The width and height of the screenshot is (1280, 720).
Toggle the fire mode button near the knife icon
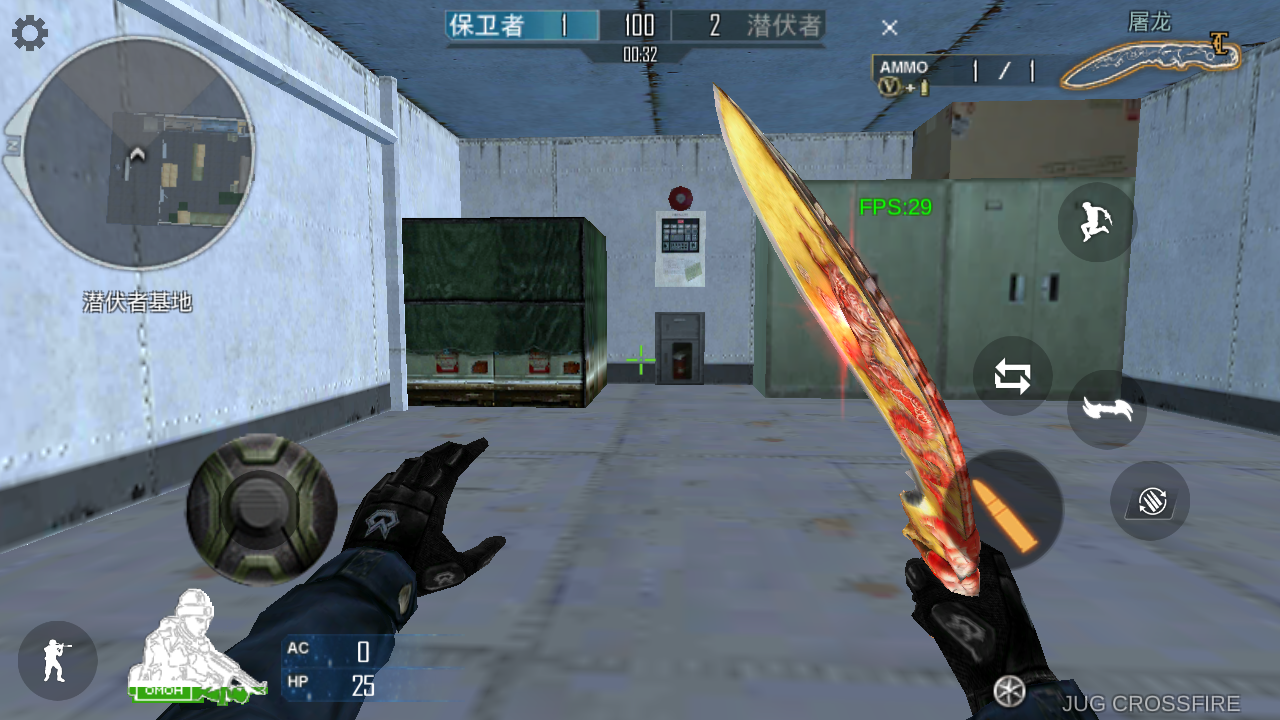tap(1150, 502)
